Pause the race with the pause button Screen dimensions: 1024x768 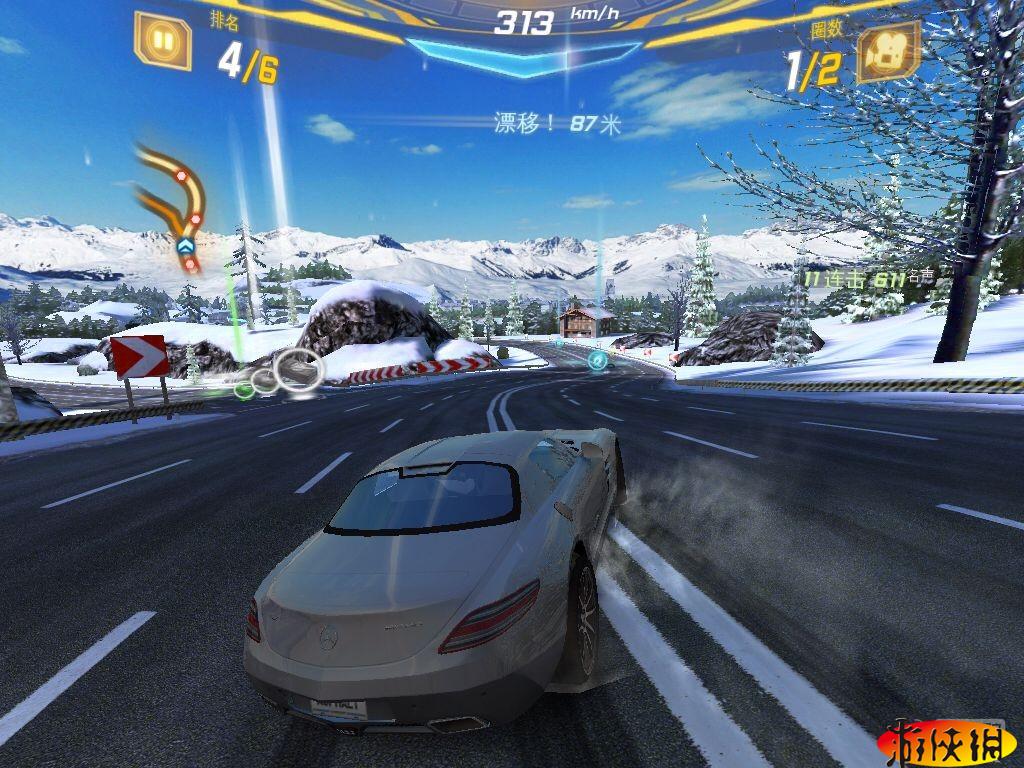pyautogui.click(x=162, y=41)
